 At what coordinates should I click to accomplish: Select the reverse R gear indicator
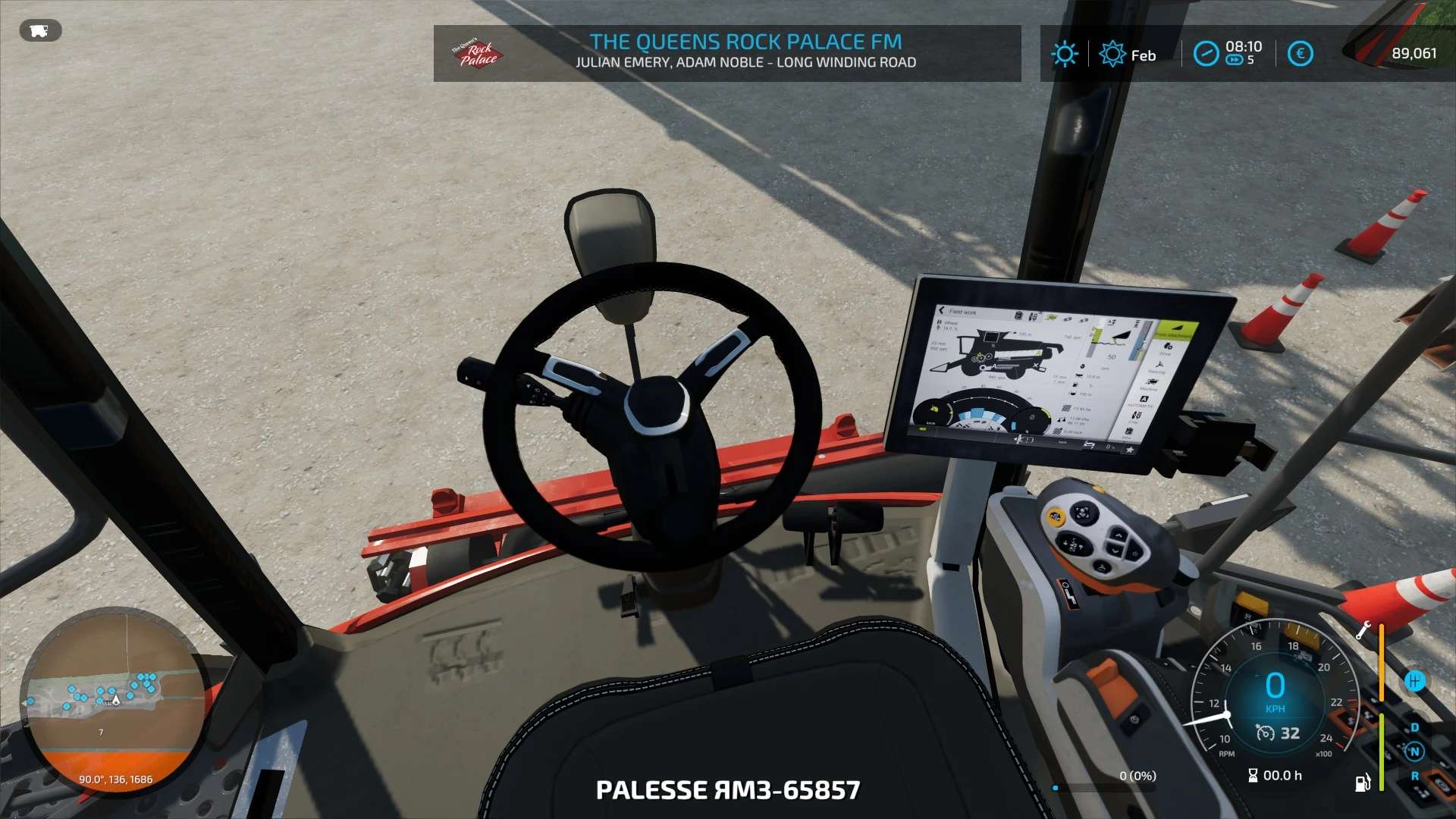point(1414,776)
